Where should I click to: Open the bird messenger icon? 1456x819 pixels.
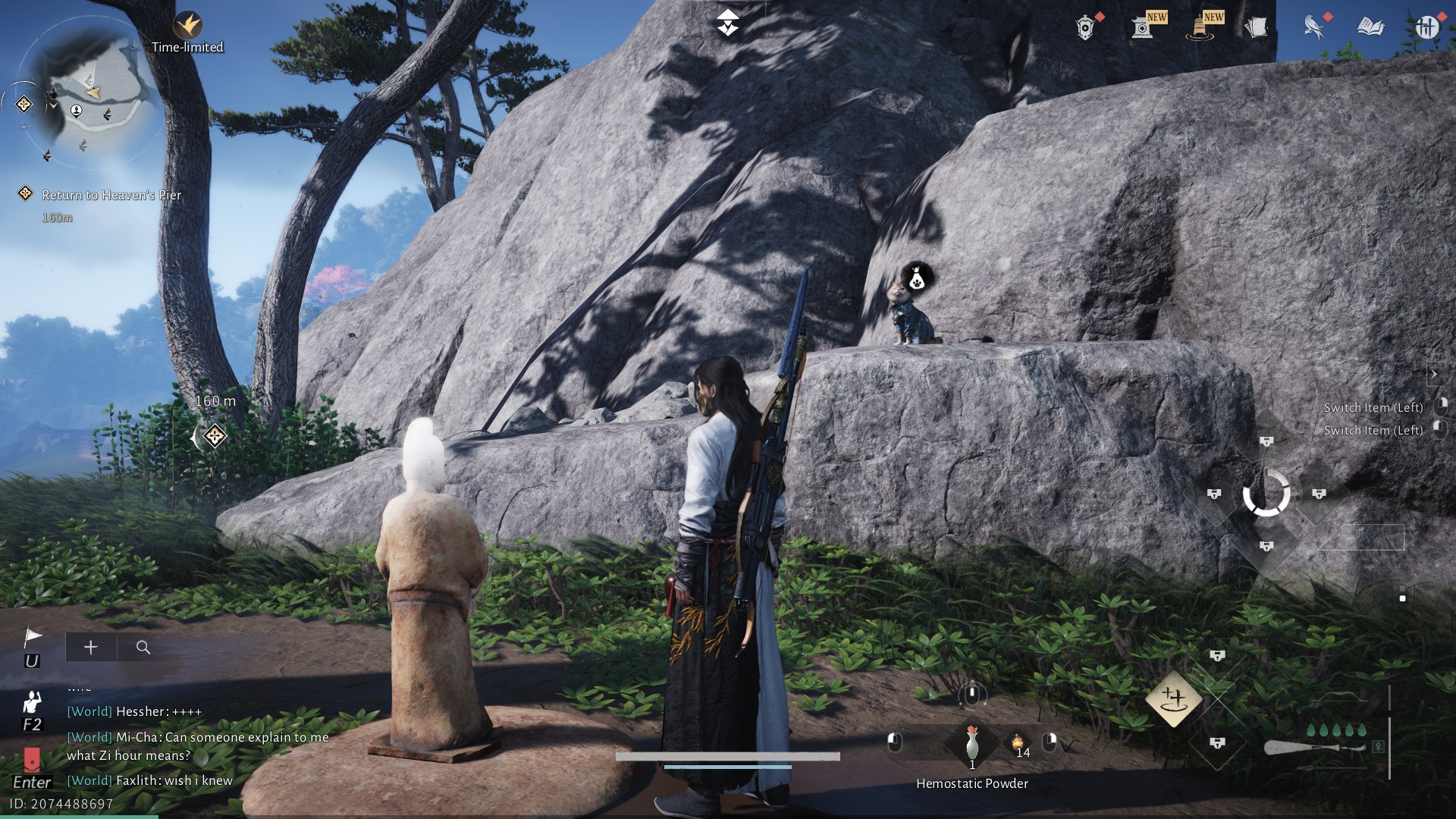(1313, 27)
